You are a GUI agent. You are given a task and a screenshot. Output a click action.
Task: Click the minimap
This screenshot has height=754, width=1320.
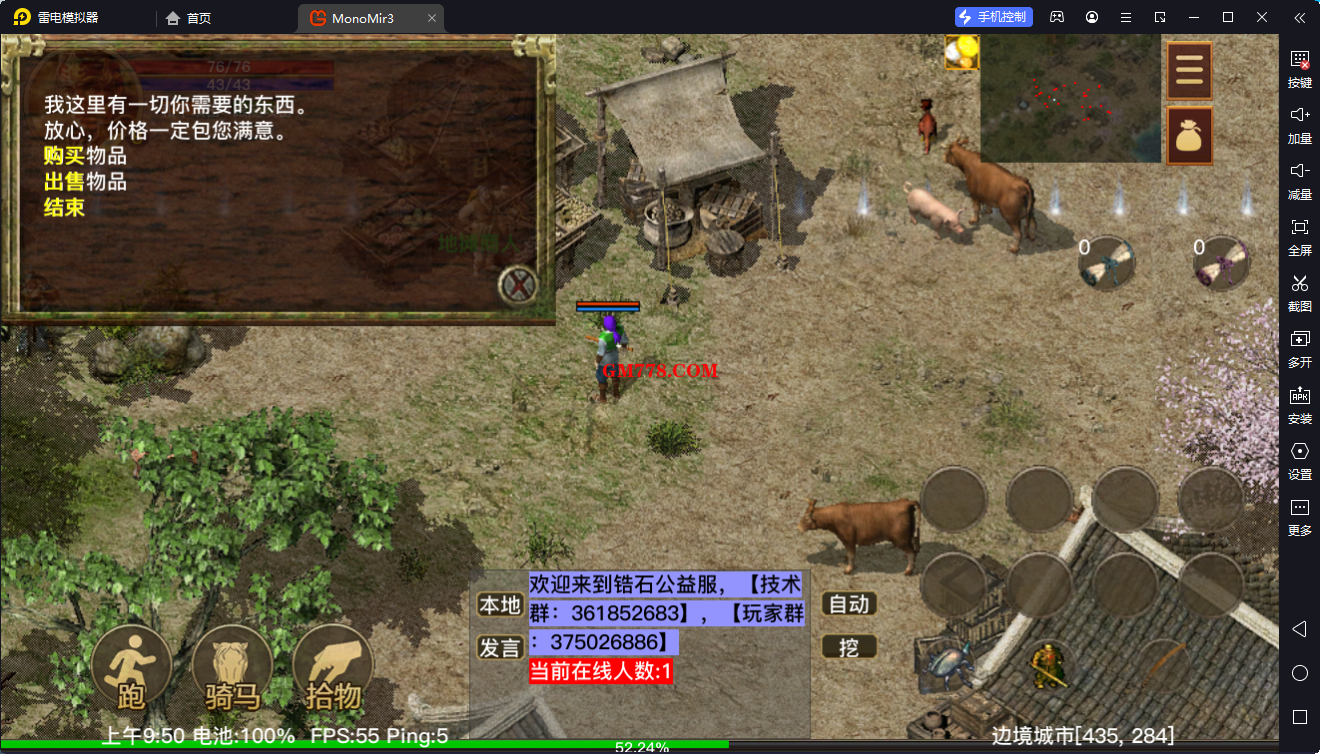click(1070, 99)
